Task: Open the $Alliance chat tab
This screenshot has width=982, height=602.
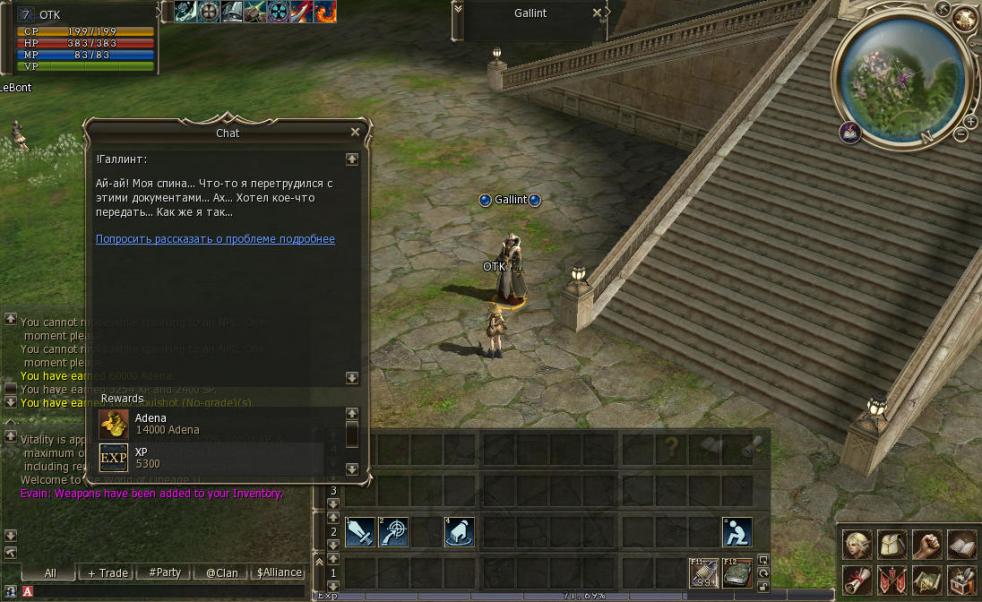Action: click(x=279, y=573)
